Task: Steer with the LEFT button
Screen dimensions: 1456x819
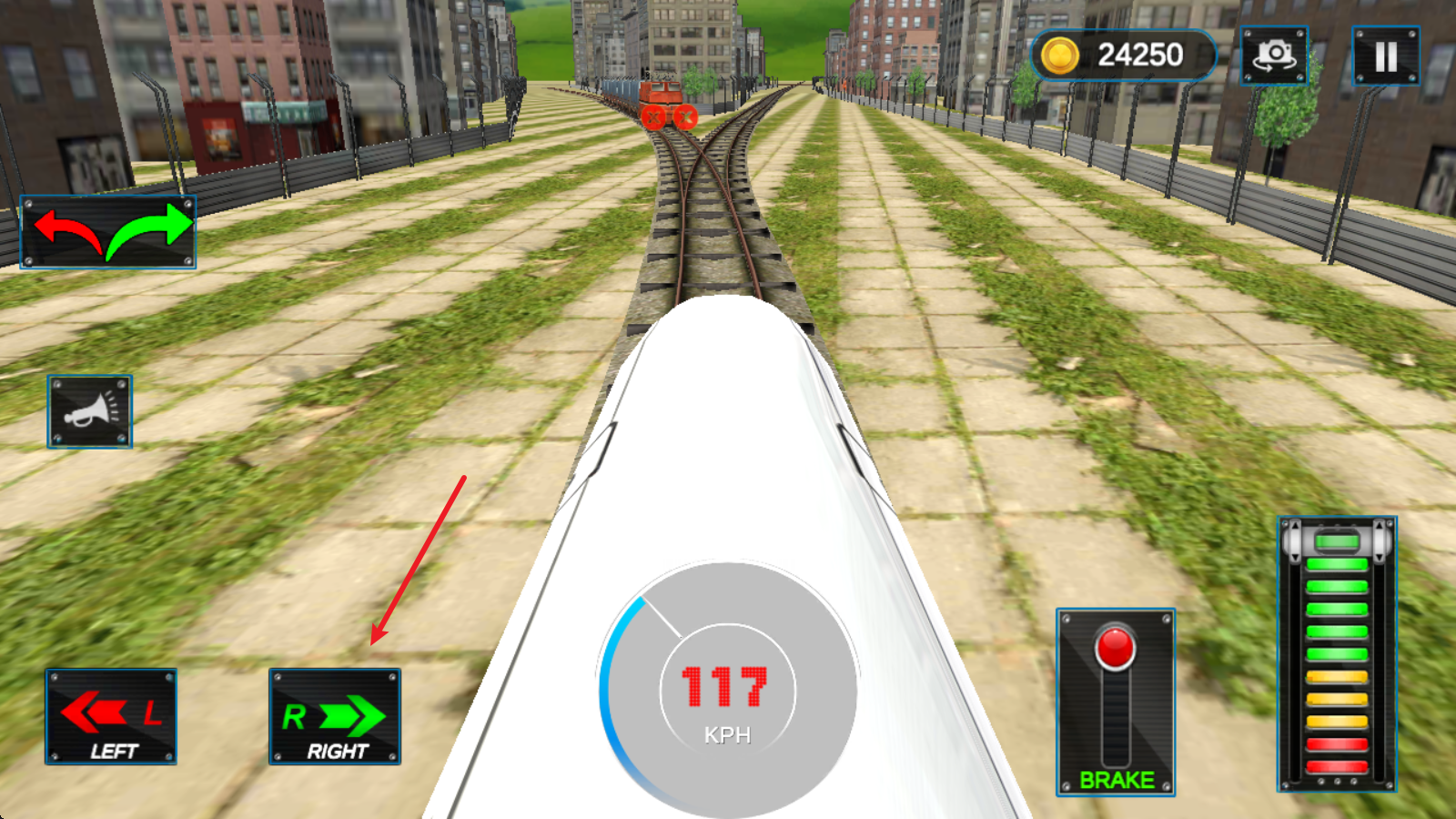Action: (x=111, y=717)
